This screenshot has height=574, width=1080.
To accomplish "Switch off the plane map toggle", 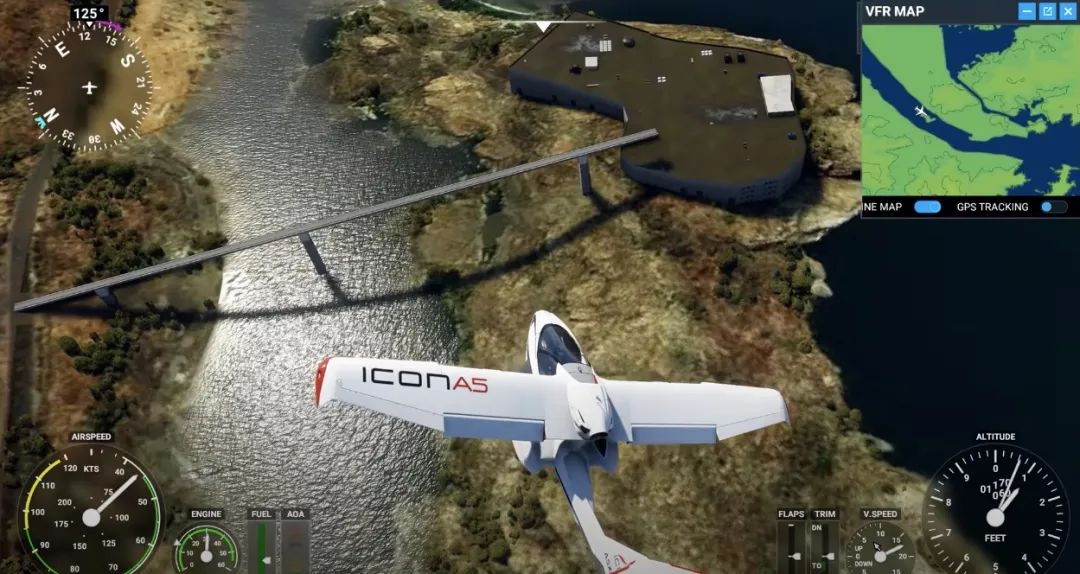I will click(928, 207).
